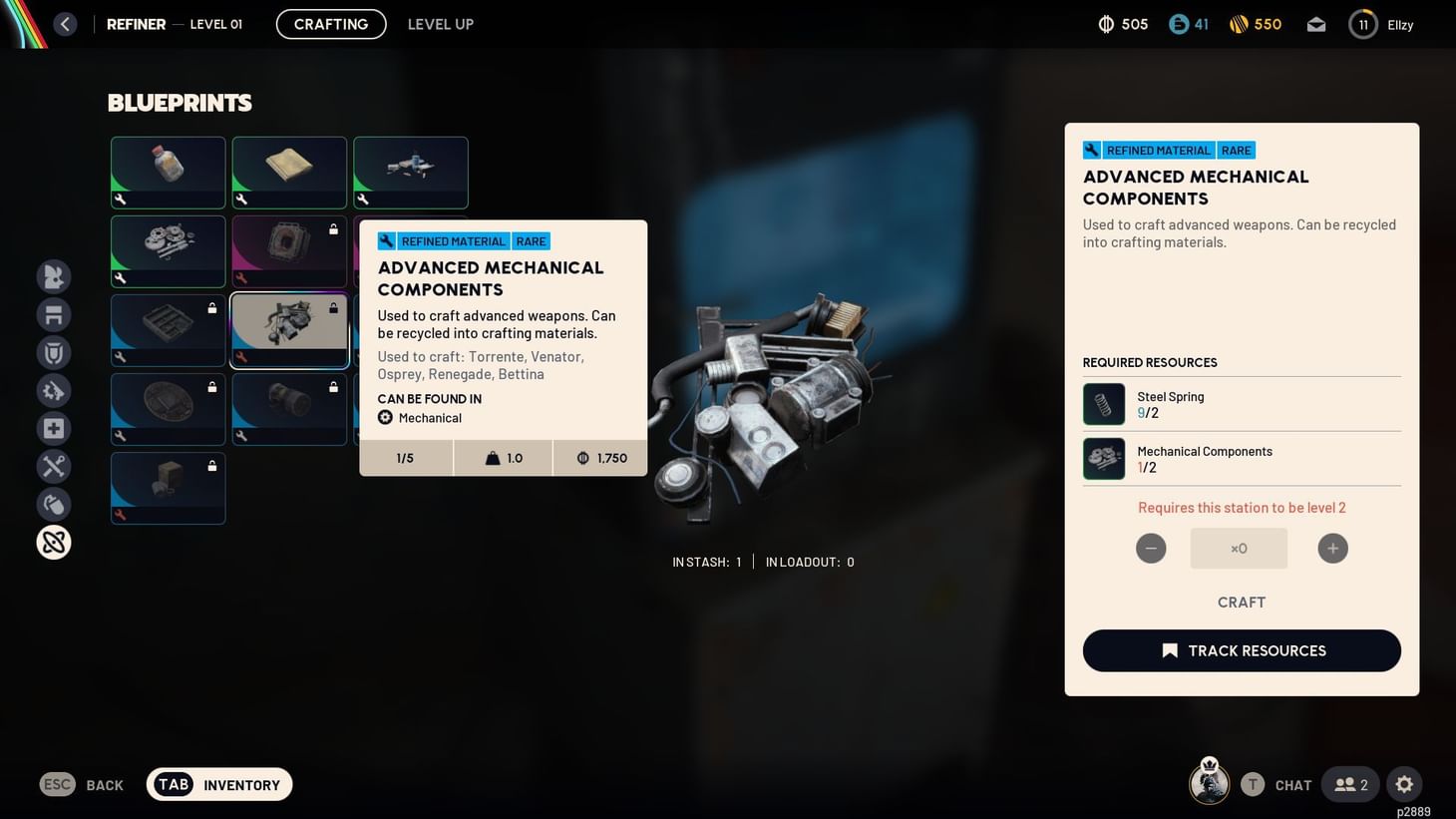Open the CRAFTING tab
The height and width of the screenshot is (819, 1456).
click(330, 24)
